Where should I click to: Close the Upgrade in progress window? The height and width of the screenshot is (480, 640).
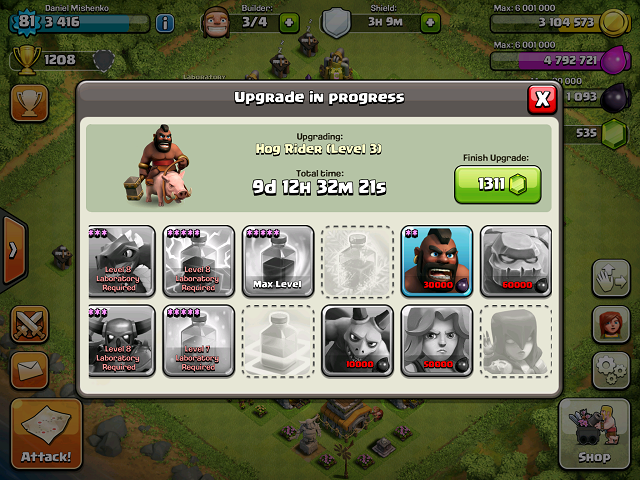click(541, 98)
